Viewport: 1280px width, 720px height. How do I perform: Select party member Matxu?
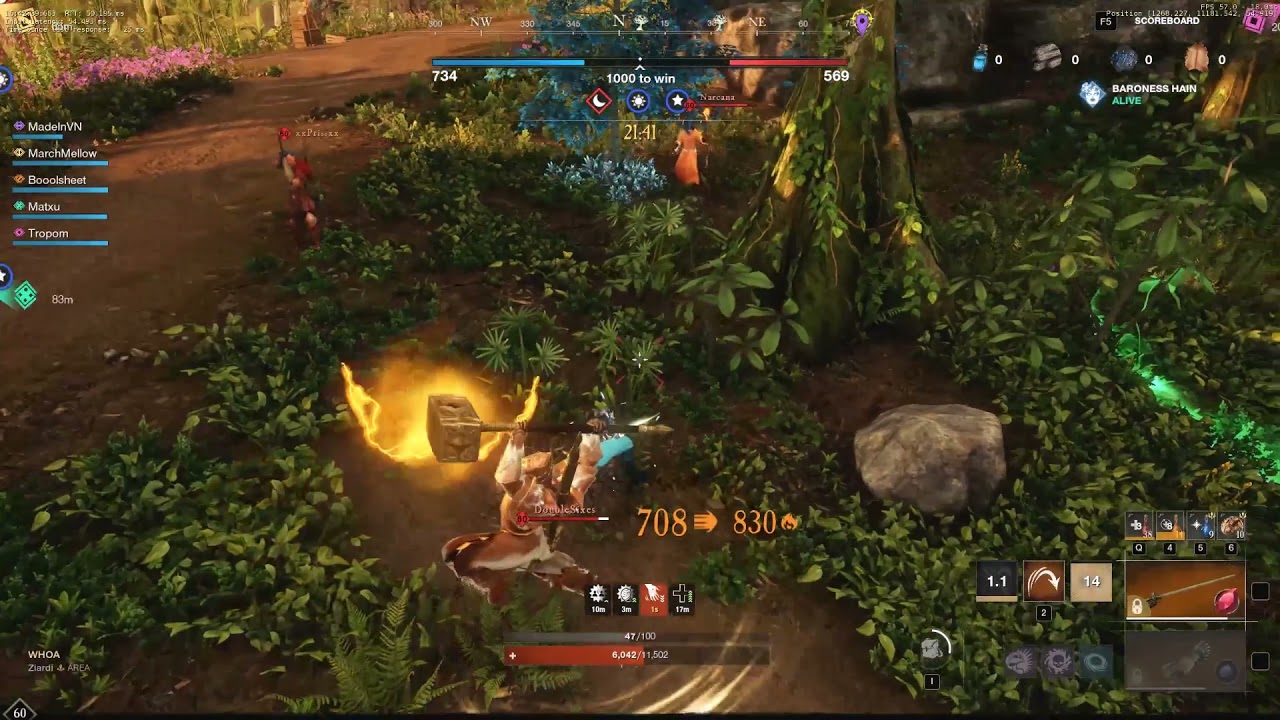click(x=44, y=207)
